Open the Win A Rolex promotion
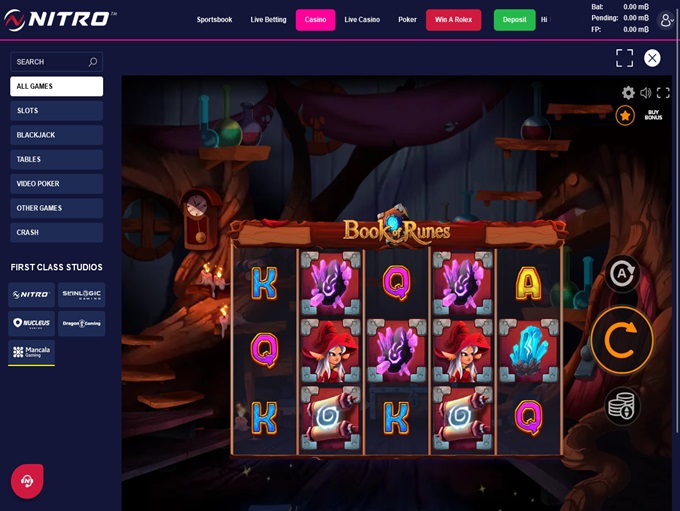680x511 pixels. [453, 20]
